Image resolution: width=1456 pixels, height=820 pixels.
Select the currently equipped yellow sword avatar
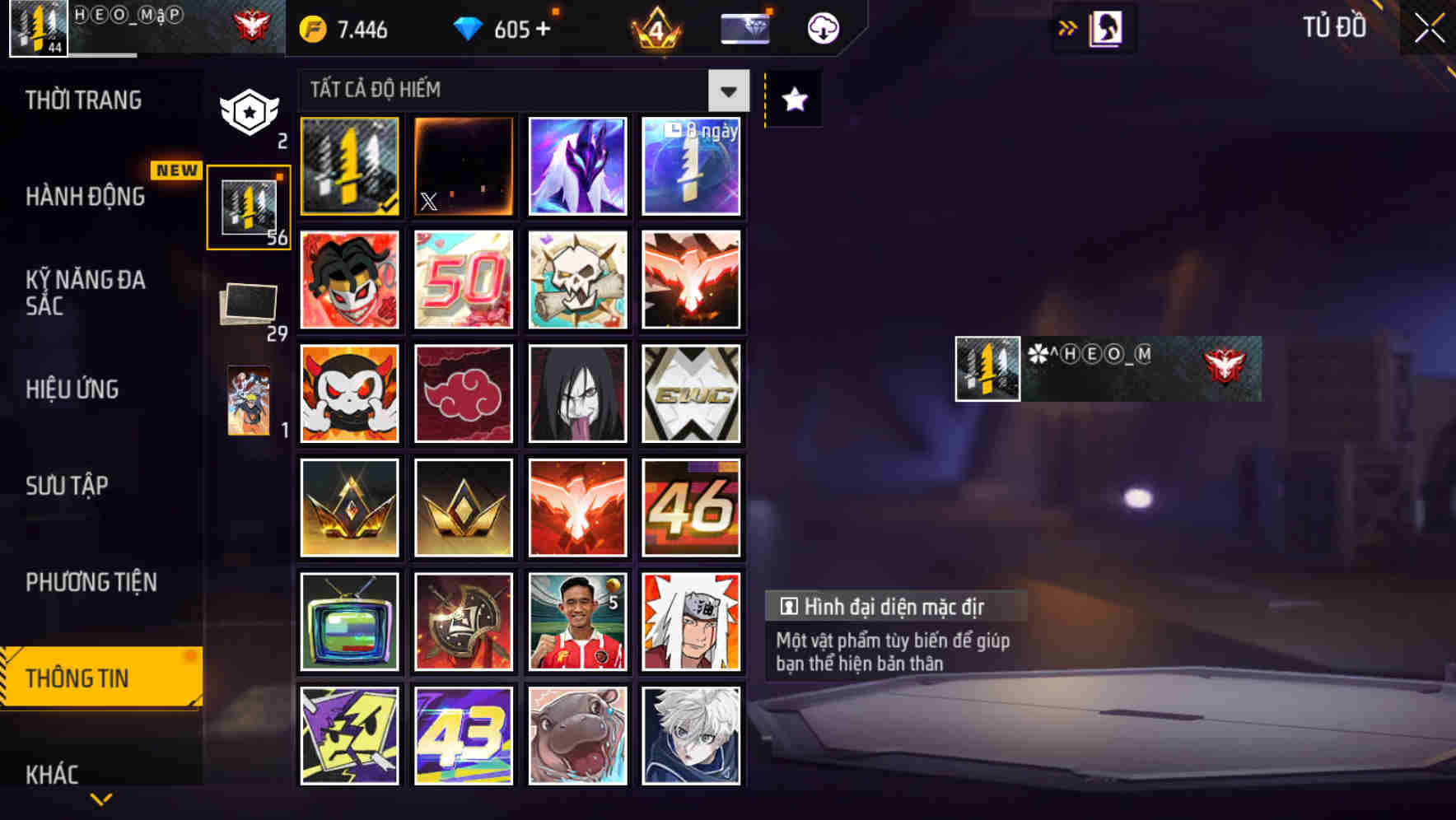pos(348,165)
